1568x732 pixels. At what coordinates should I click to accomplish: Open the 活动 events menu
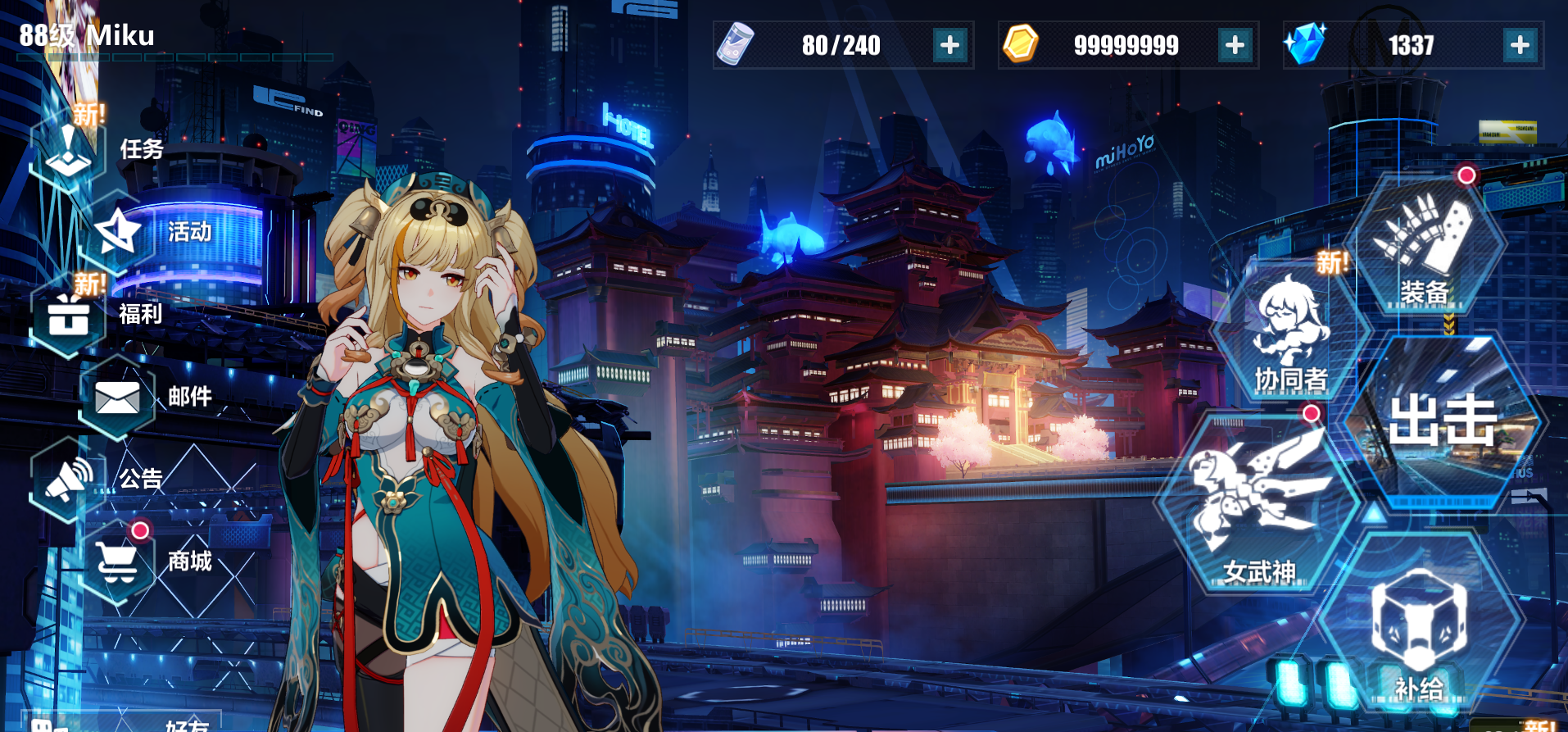[119, 232]
